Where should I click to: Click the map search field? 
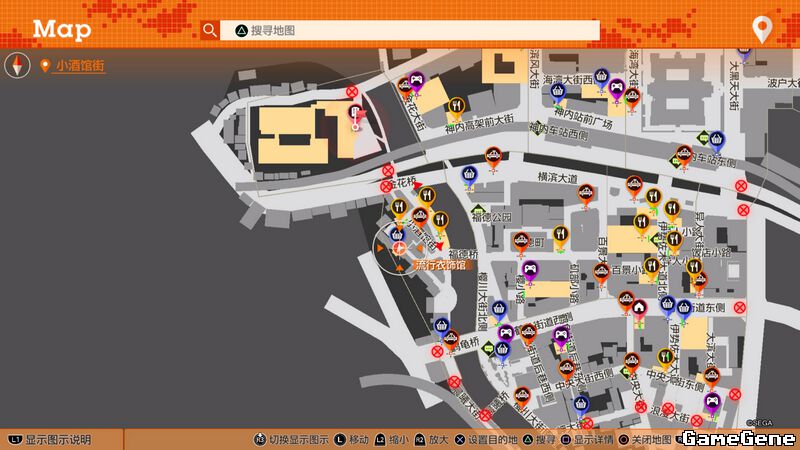coord(410,30)
